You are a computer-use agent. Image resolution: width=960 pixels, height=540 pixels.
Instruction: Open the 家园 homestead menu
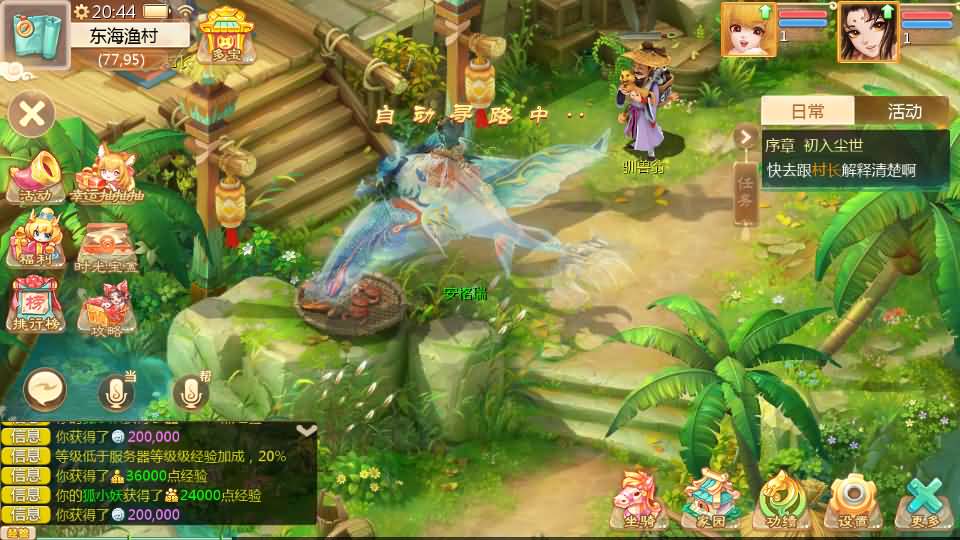710,500
